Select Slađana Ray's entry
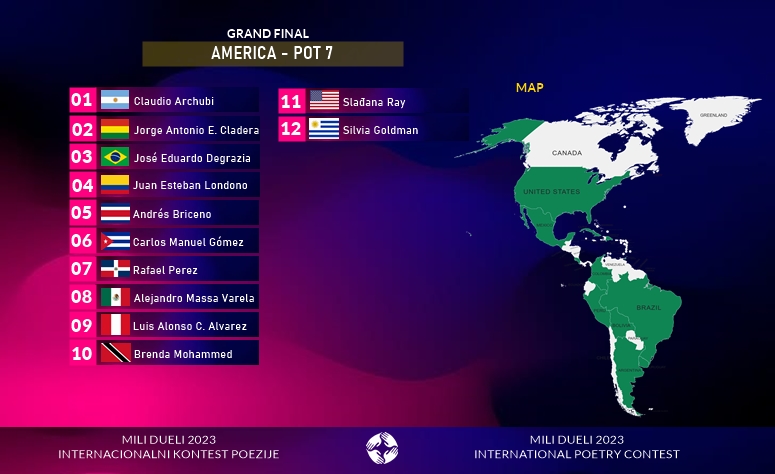Image resolution: width=775 pixels, height=474 pixels. coord(387,101)
